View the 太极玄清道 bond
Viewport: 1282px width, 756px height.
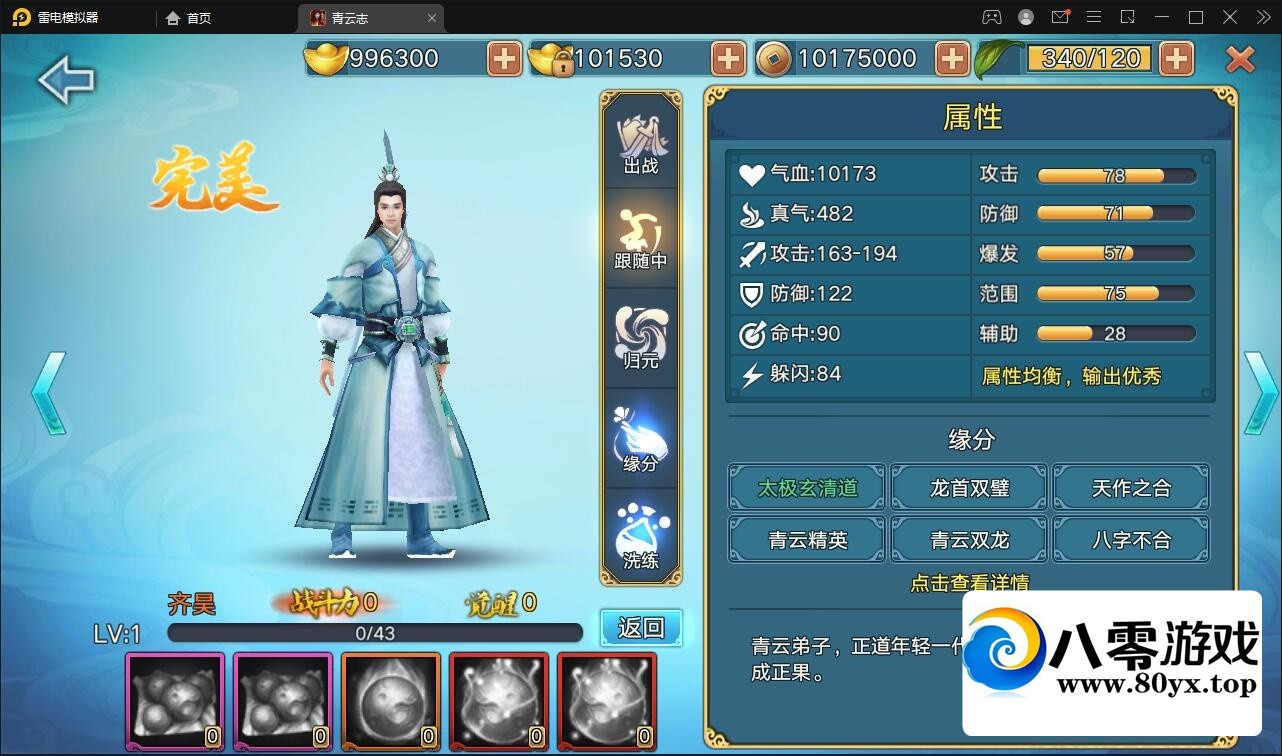click(x=807, y=488)
